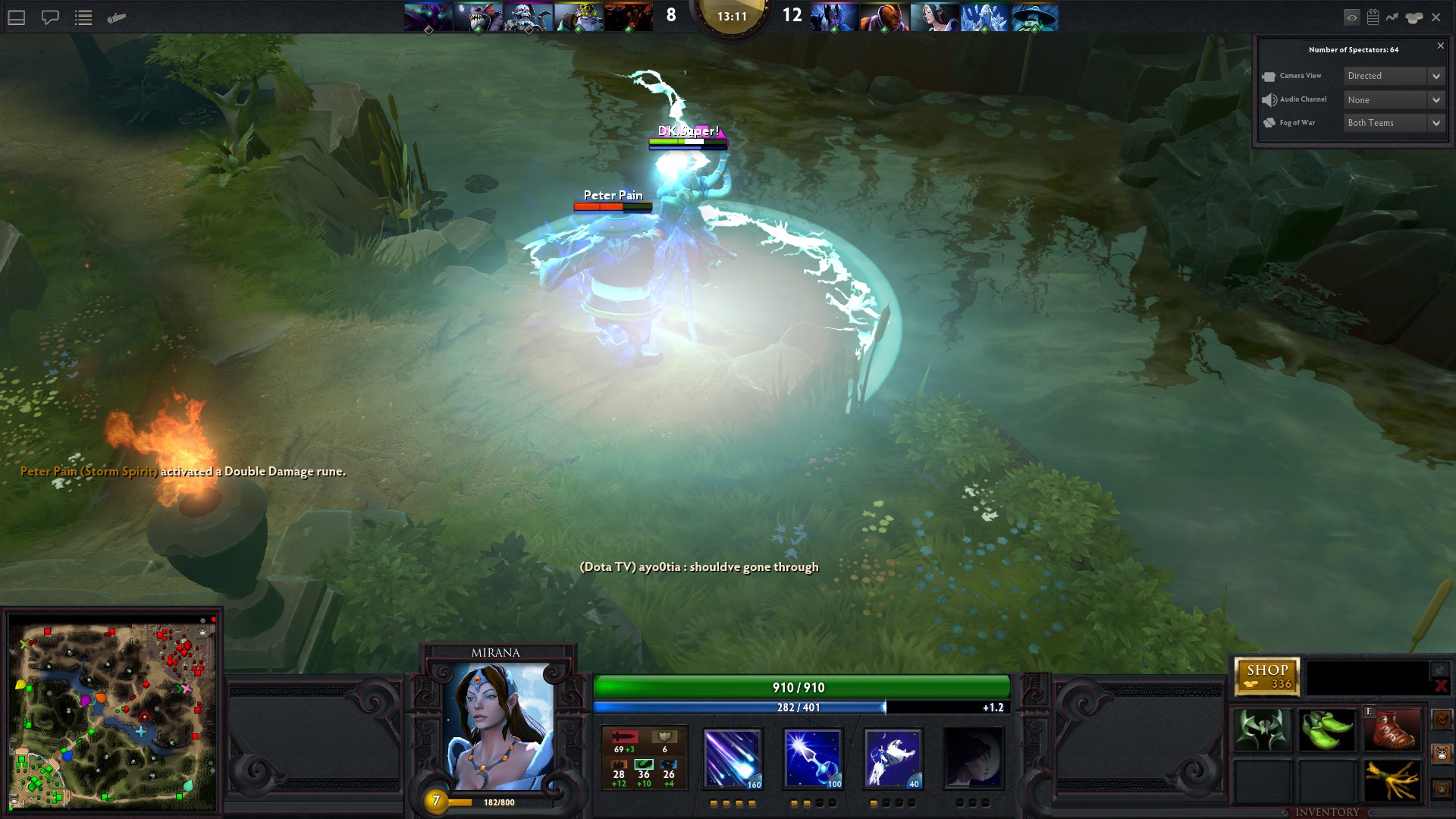Activate Mirana's Sacred Arrow ability
This screenshot has width=1456, height=819.
point(812,758)
